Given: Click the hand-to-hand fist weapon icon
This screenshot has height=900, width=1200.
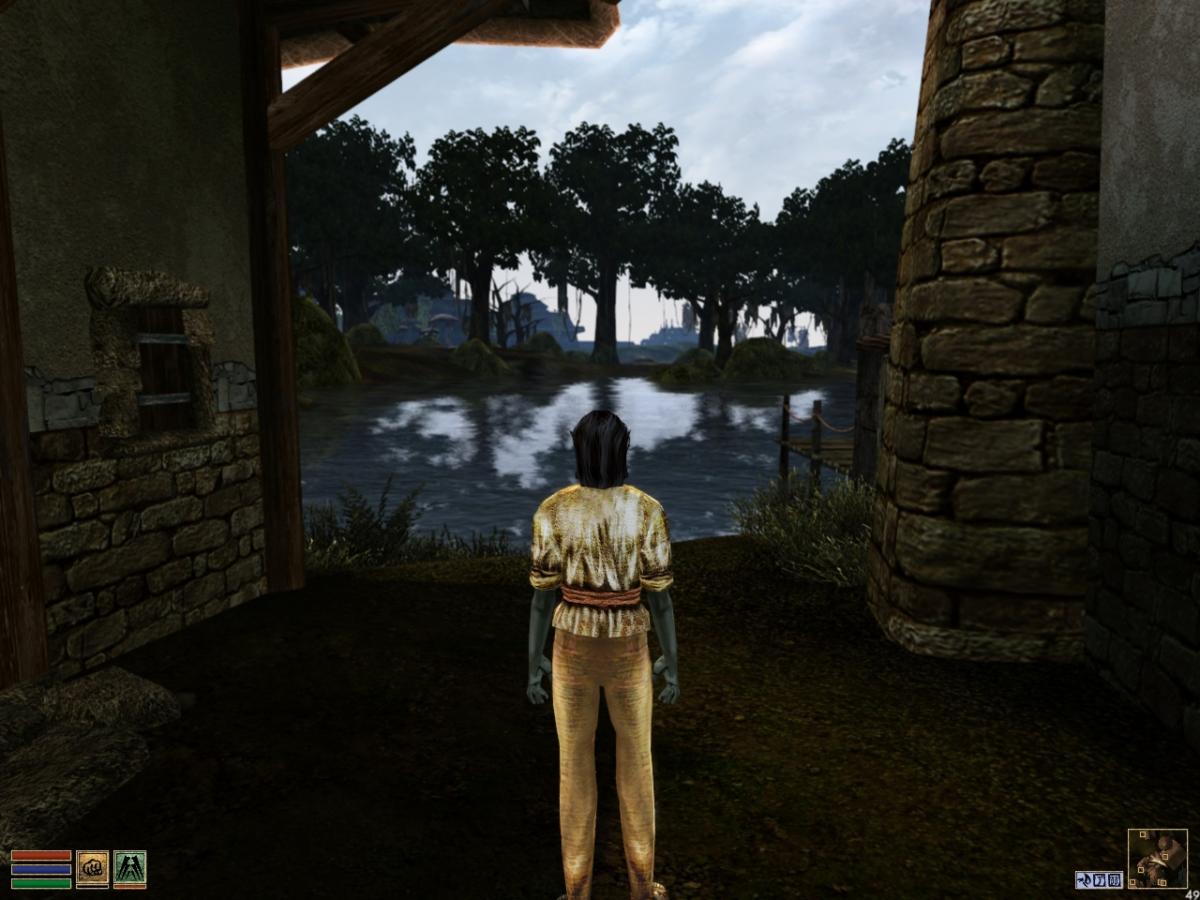Looking at the screenshot, I should [x=93, y=869].
